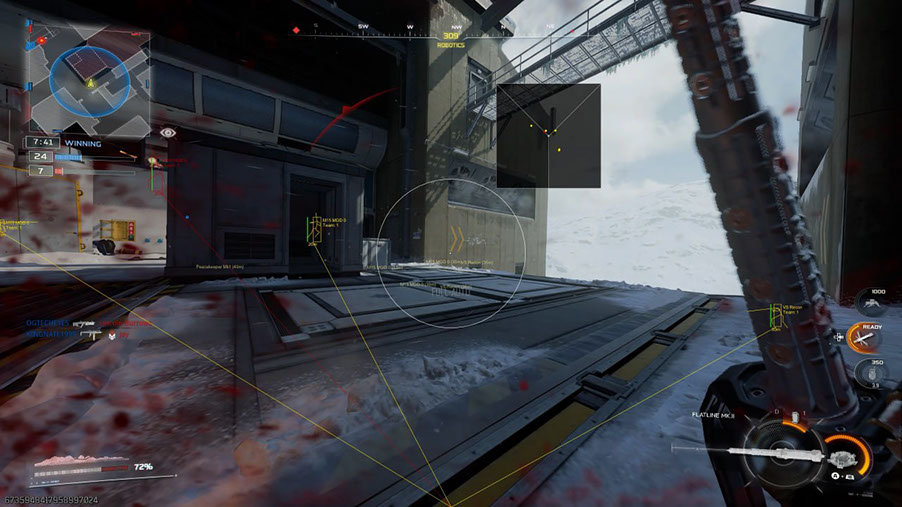Select the 1000-cost ship icon
902x507 pixels.
coord(870,301)
